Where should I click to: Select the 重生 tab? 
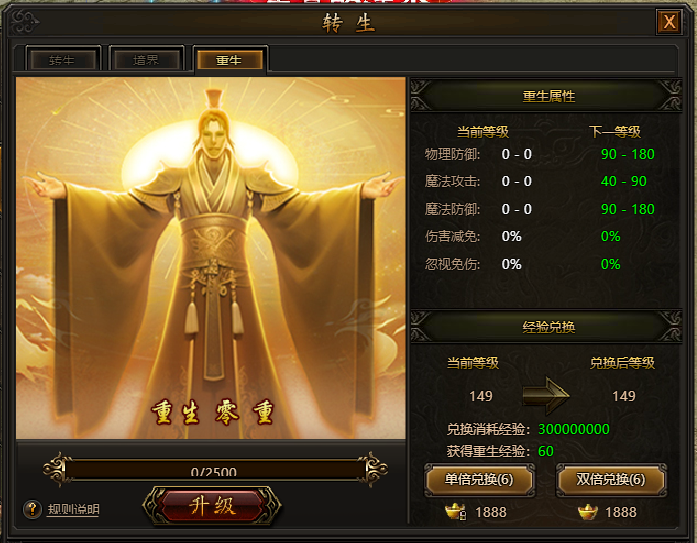pos(229,60)
